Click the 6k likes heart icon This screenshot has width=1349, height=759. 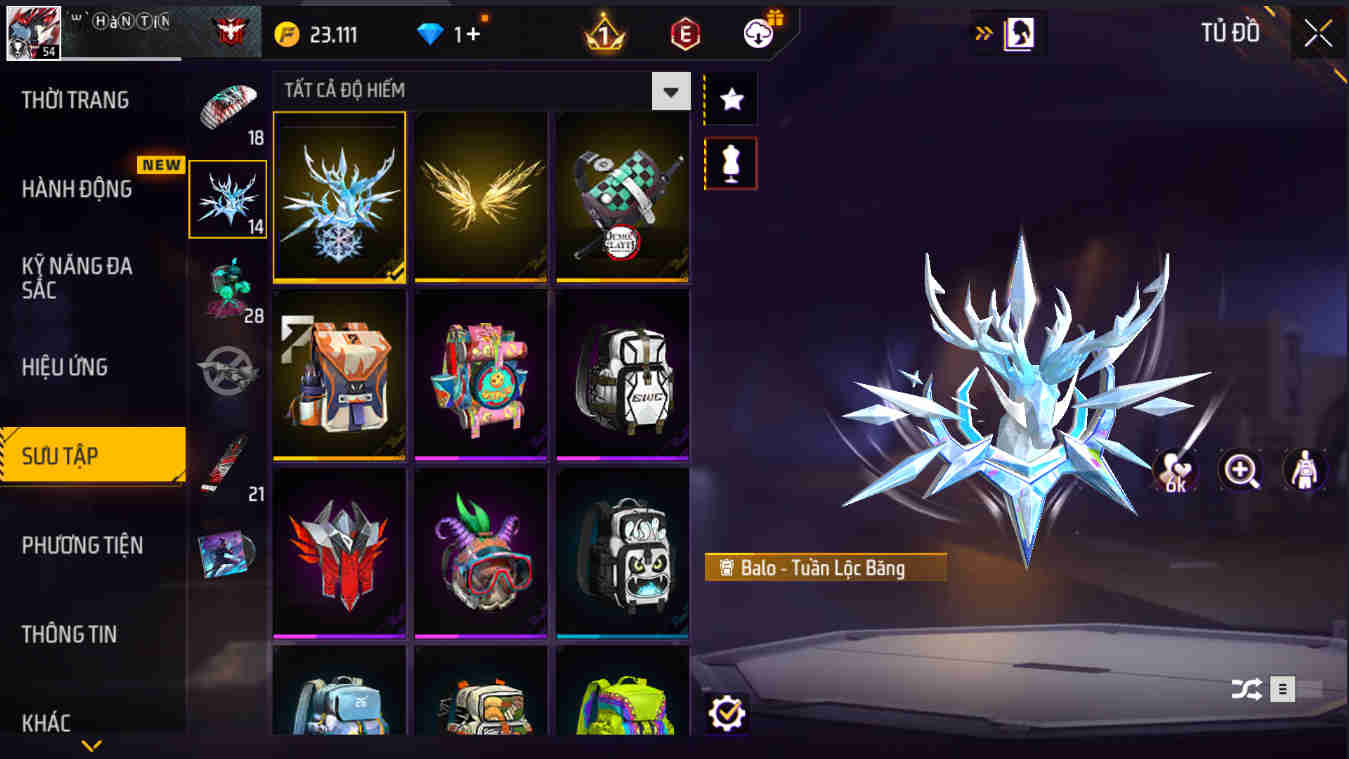click(1176, 471)
